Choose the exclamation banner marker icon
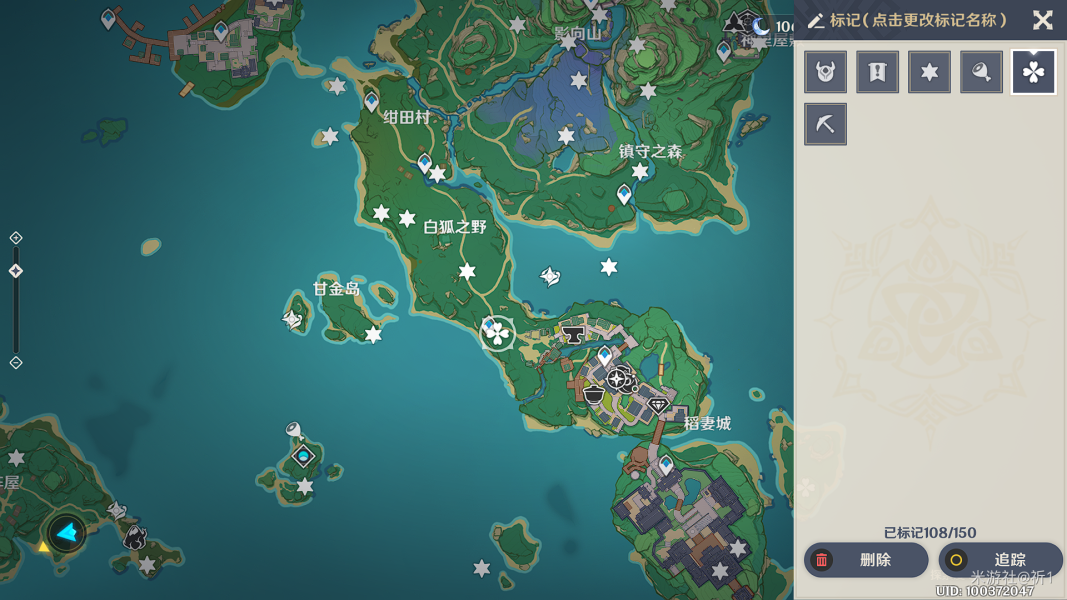This screenshot has width=1067, height=600. [877, 72]
